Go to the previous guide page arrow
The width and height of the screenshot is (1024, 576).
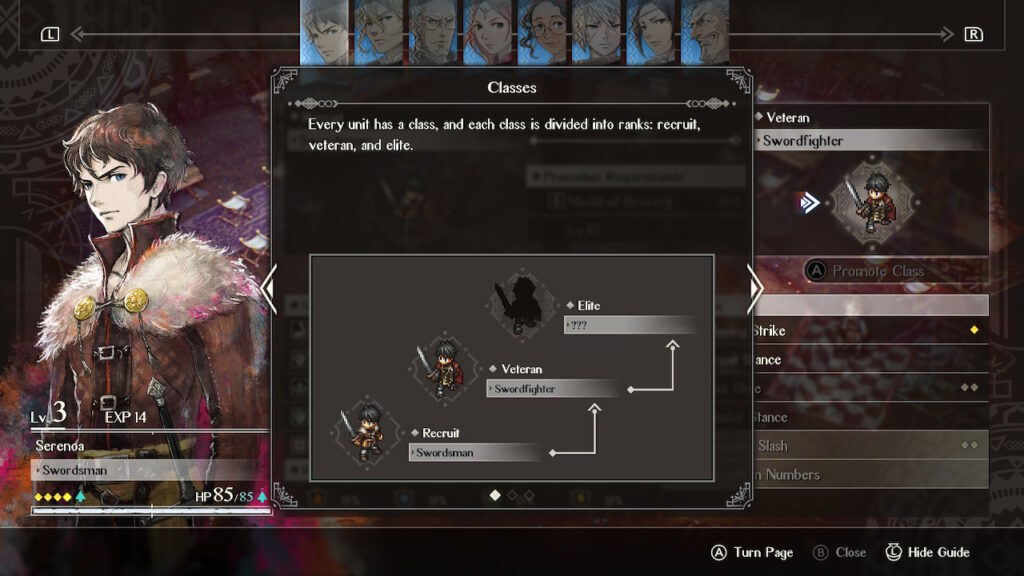[268, 289]
